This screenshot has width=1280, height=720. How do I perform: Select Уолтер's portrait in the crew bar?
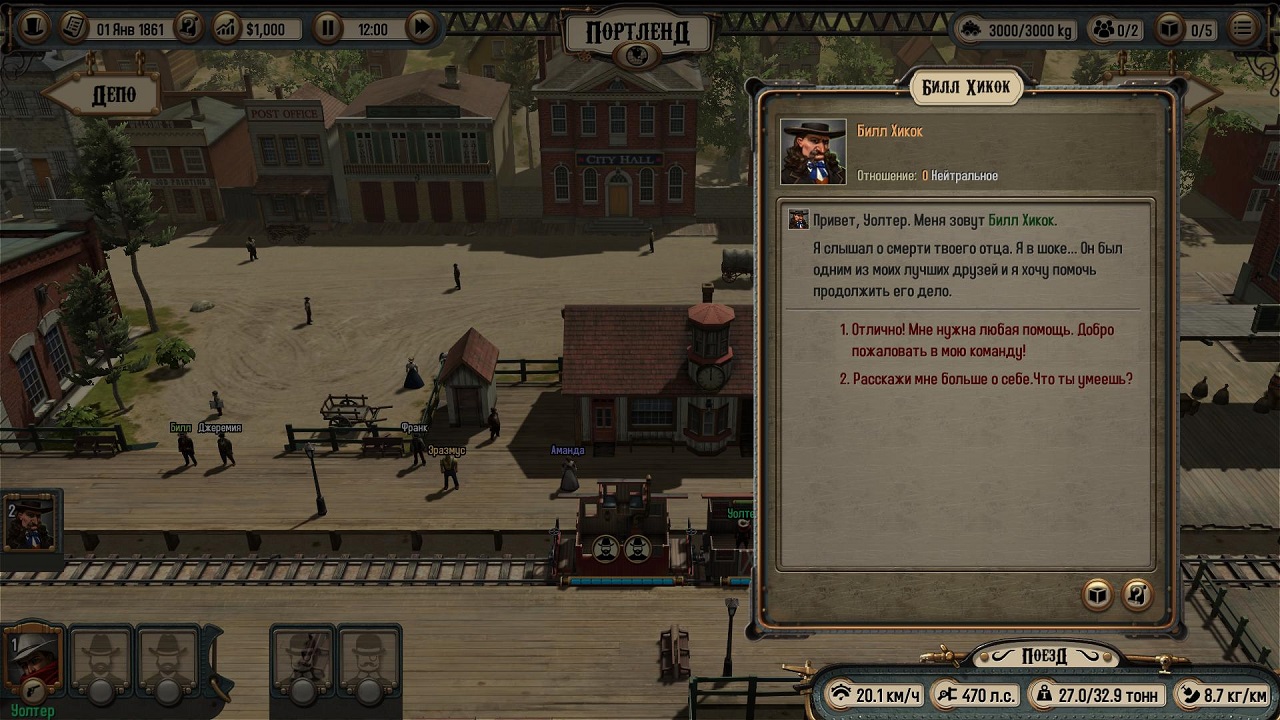(33, 661)
